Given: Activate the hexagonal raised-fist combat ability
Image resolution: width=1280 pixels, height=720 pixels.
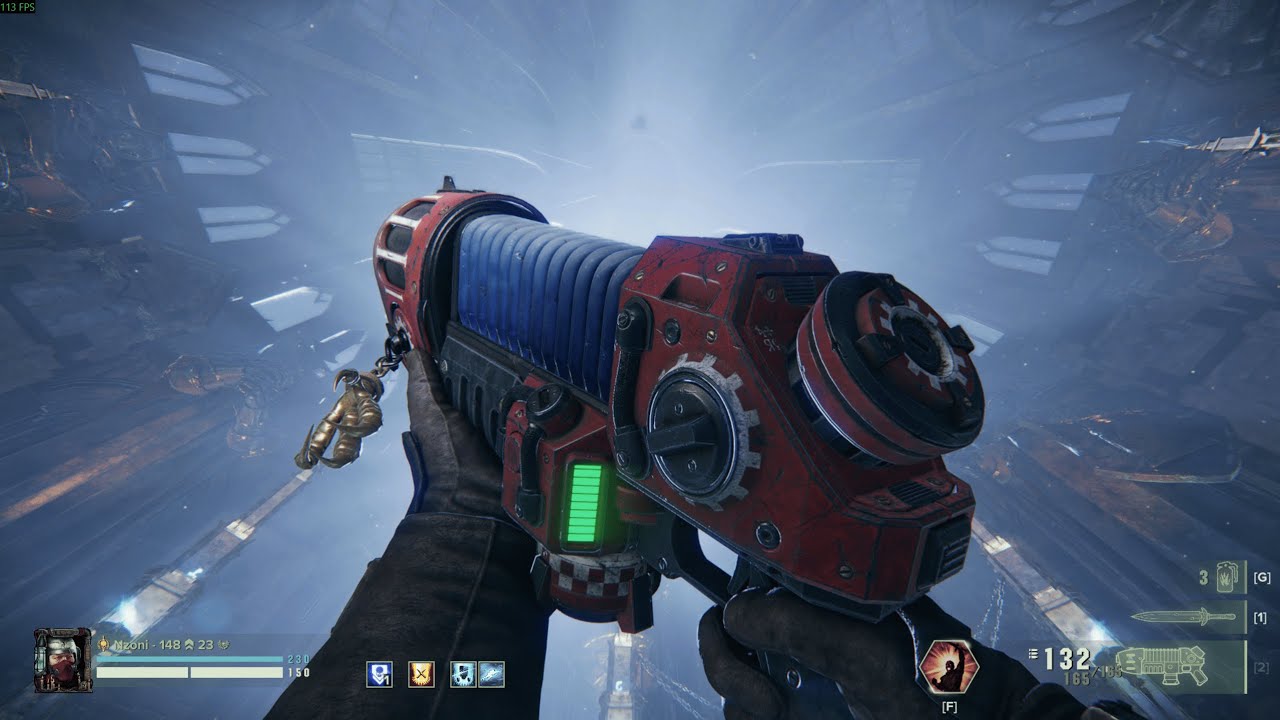Looking at the screenshot, I should tap(948, 667).
